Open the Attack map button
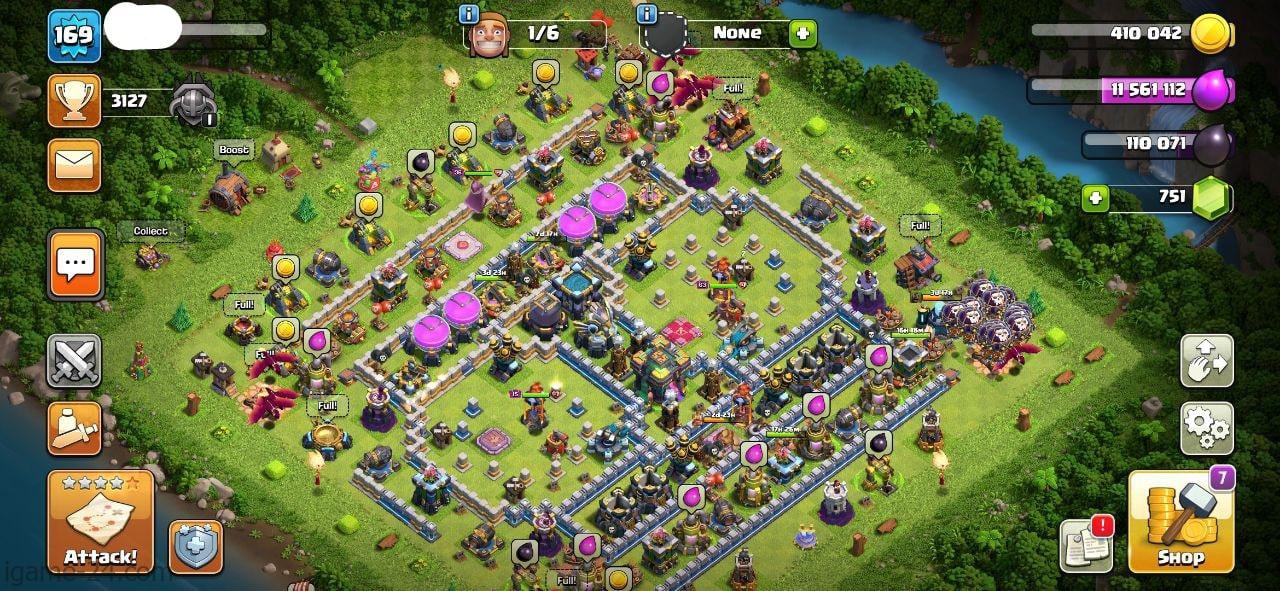The width and height of the screenshot is (1280, 591). [100, 520]
